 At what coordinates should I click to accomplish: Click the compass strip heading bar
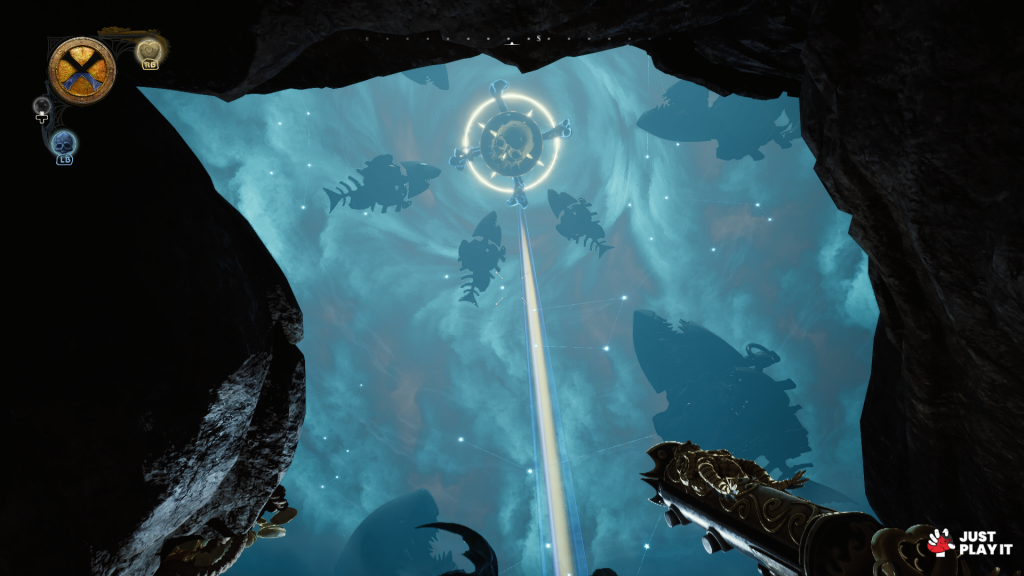(x=512, y=39)
